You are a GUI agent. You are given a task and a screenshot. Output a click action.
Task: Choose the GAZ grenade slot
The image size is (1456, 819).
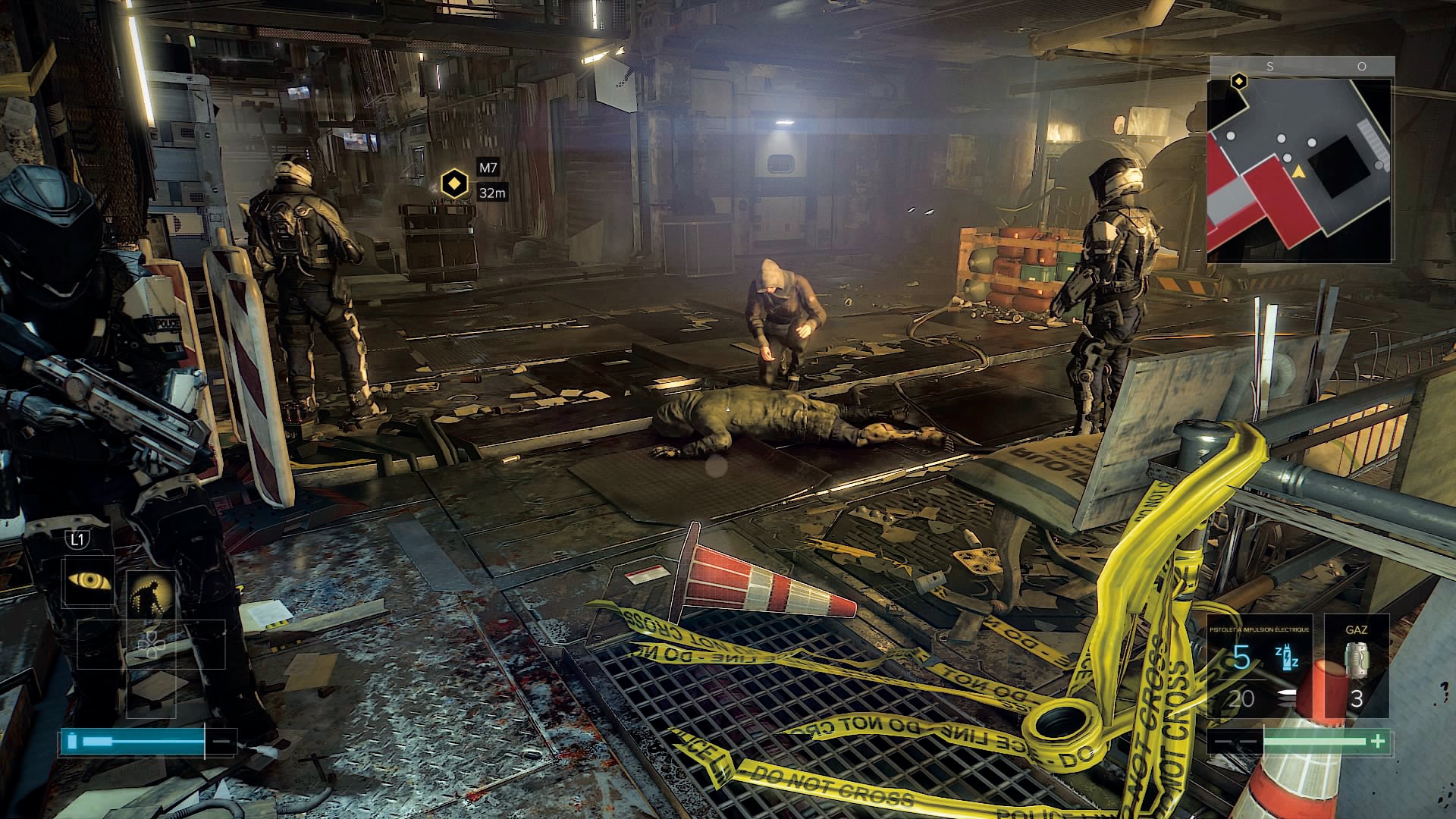(1356, 666)
